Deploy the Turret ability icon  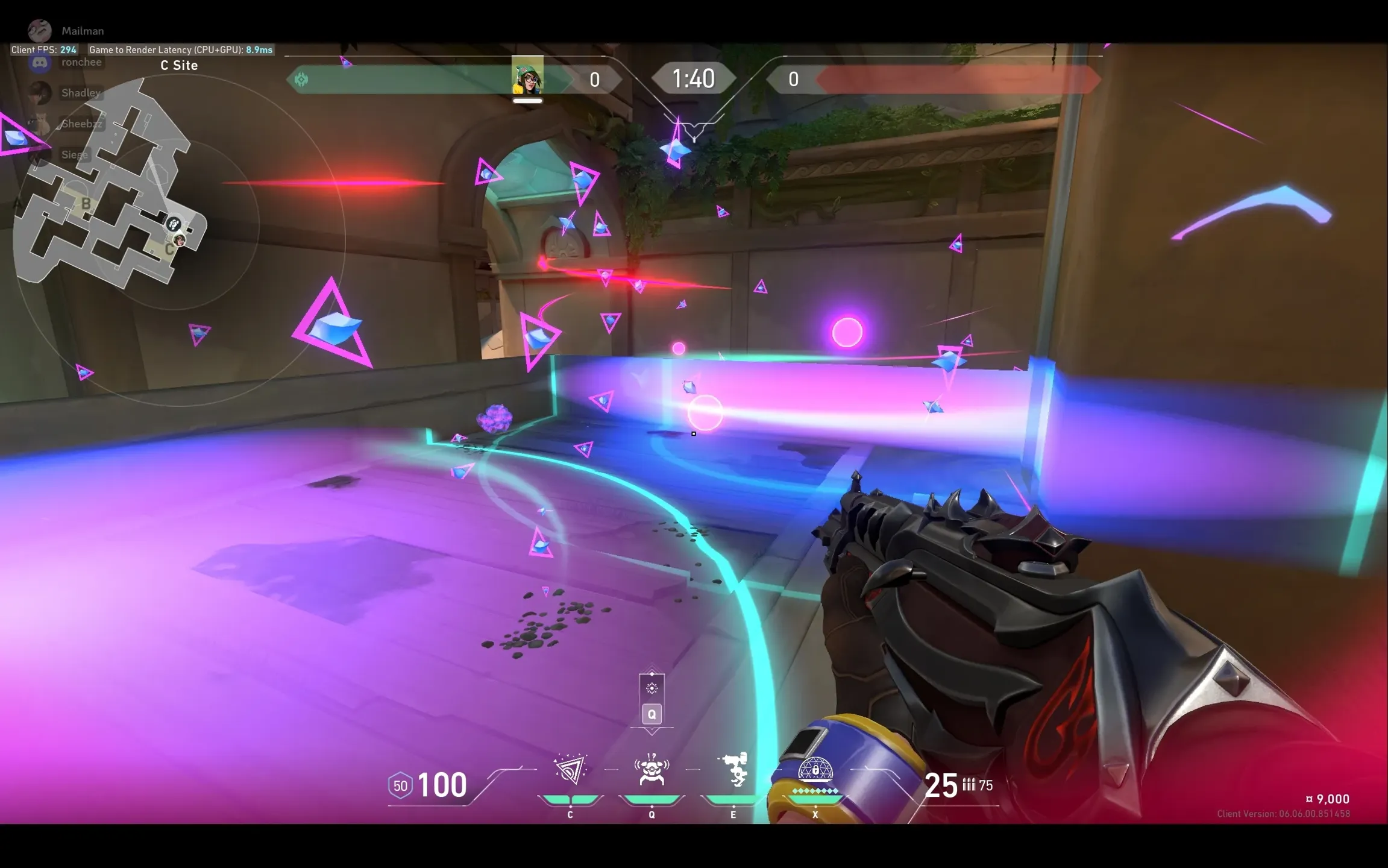click(733, 769)
